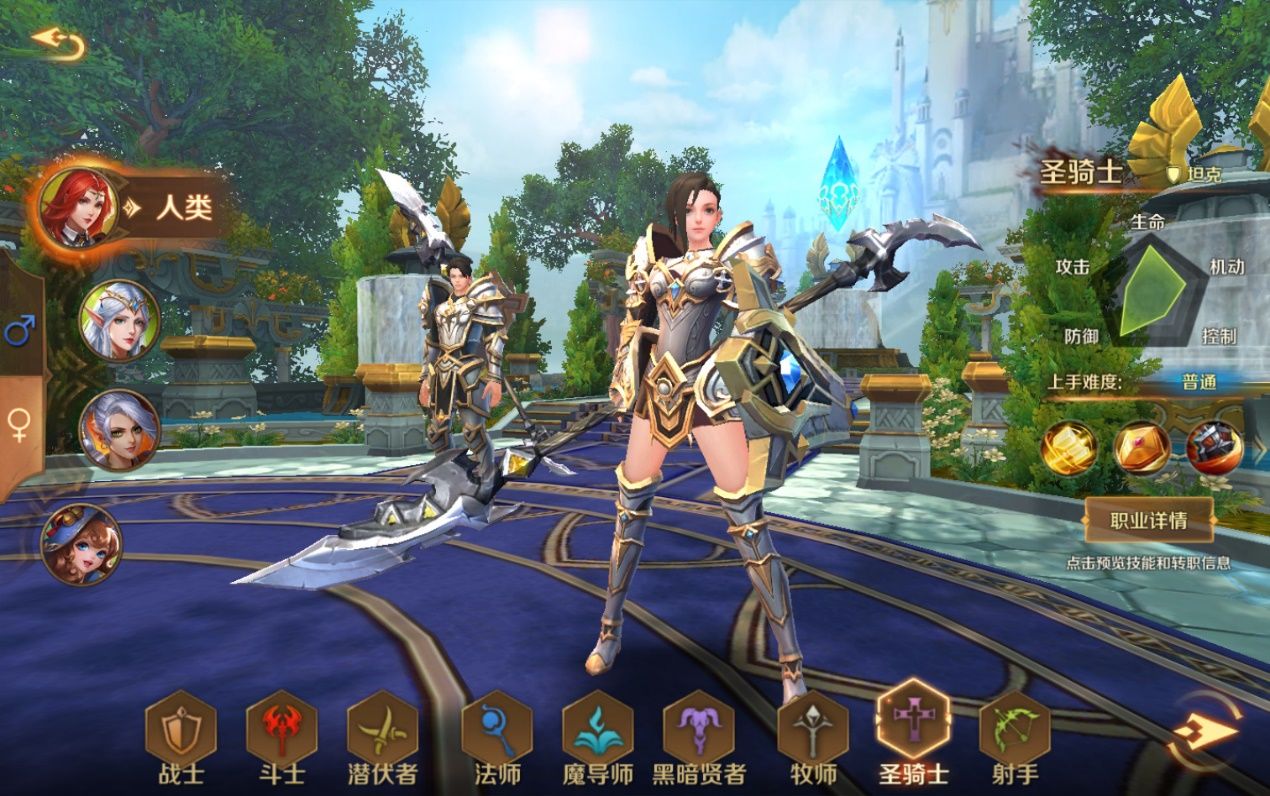The height and width of the screenshot is (796, 1270).
Task: Go back using the top-left arrow
Action: click(58, 42)
